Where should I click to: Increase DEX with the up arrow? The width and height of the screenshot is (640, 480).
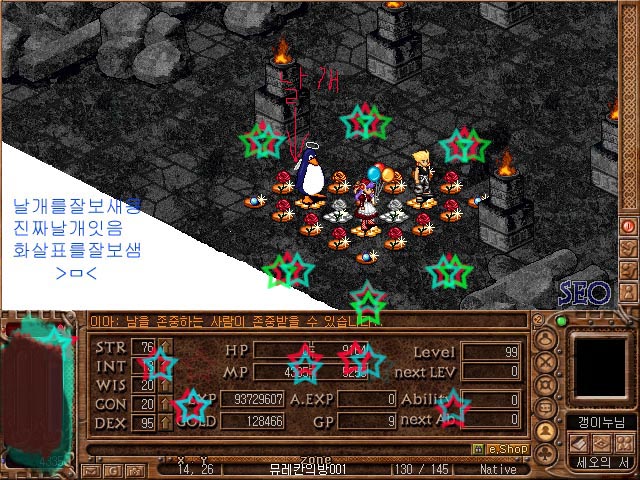(x=166, y=423)
